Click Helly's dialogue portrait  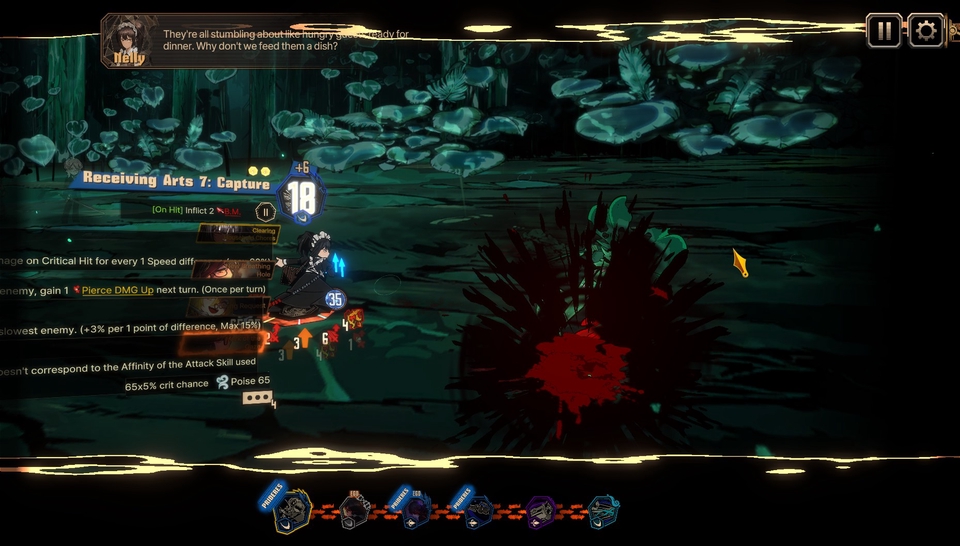tap(129, 40)
